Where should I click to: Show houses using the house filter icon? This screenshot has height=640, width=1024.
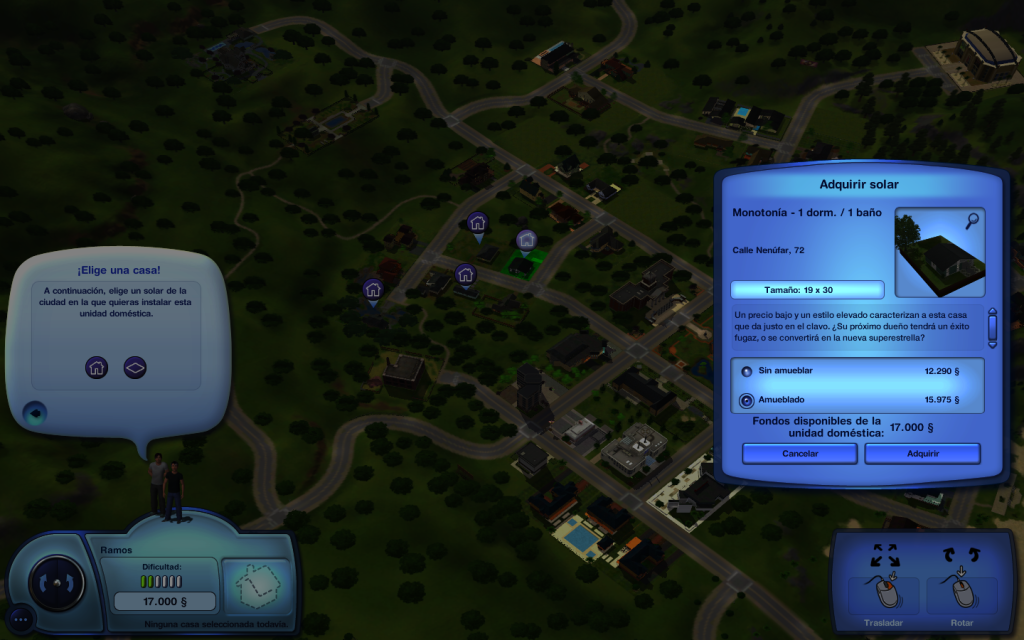click(96, 367)
